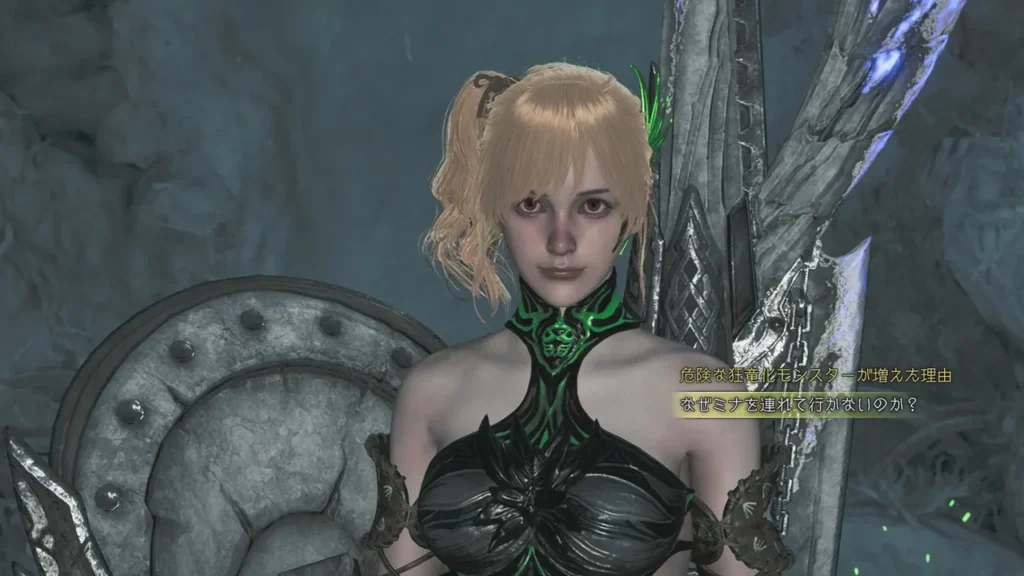
Task: Choose the 危険な狂竜化モンスターが増えた理由 dialogue option
Action: tap(814, 376)
